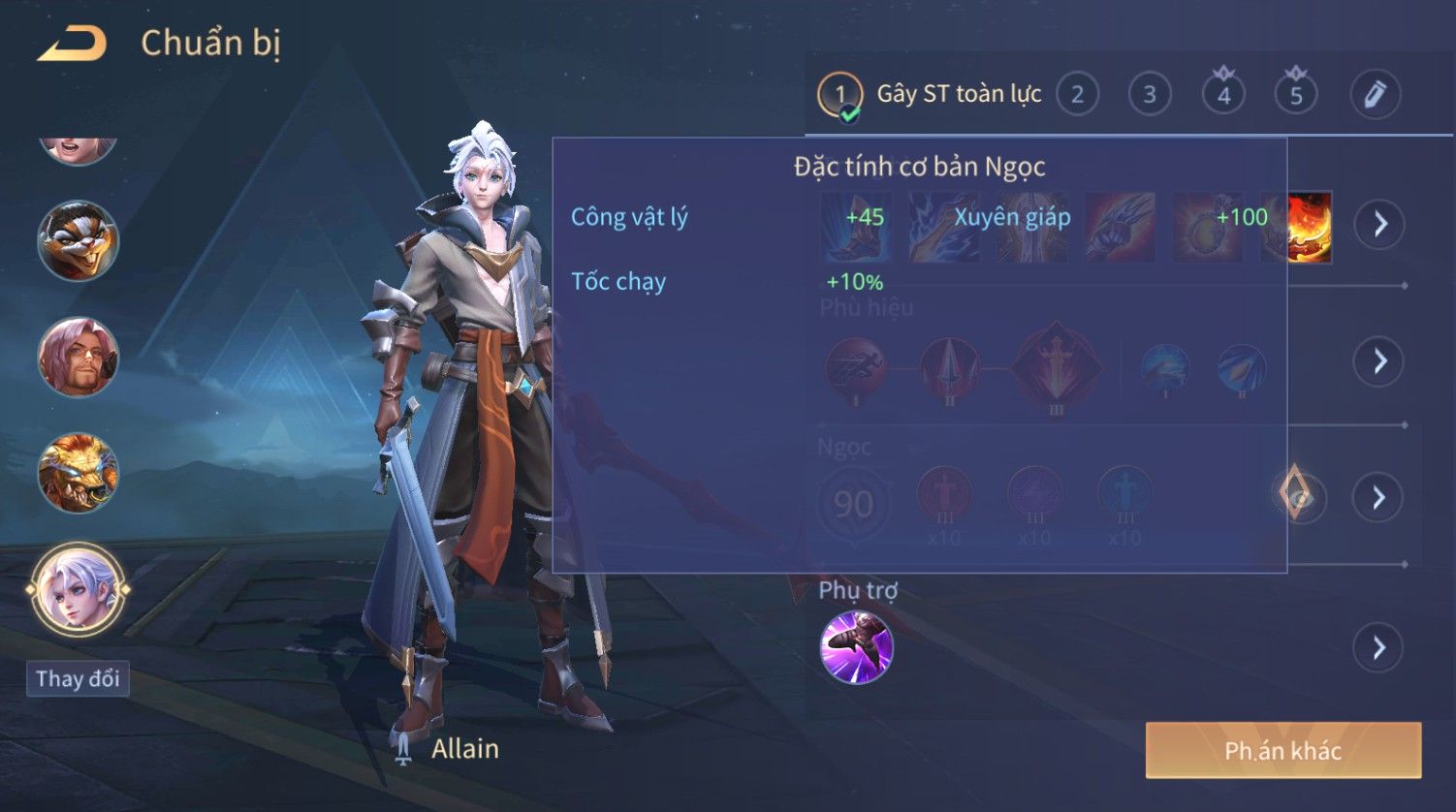Edit the preset name with pencil icon

click(1375, 95)
